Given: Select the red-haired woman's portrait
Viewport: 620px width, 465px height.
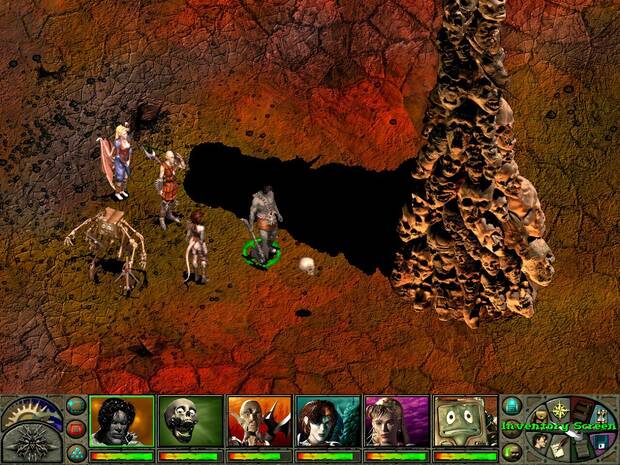Looking at the screenshot, I should pyautogui.click(x=328, y=421).
